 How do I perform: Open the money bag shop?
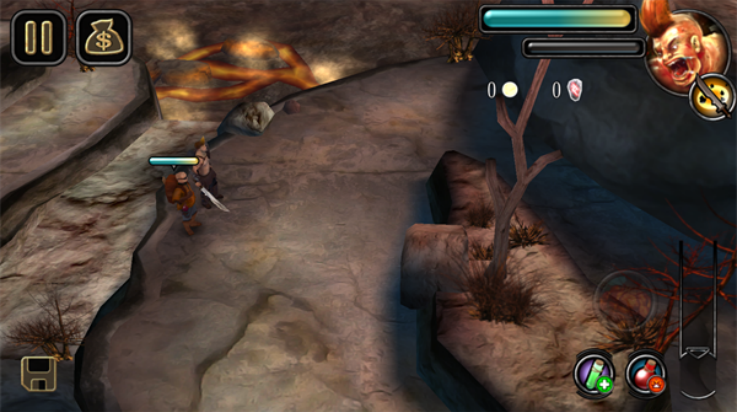tap(104, 38)
